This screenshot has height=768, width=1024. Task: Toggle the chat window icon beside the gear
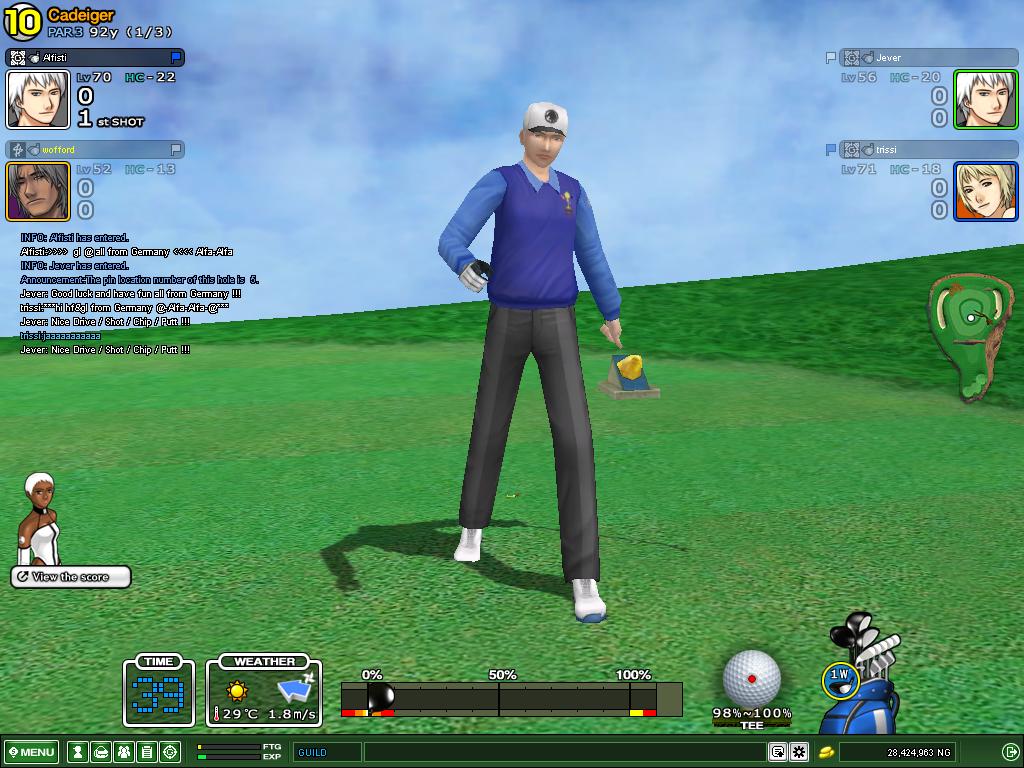click(x=777, y=752)
